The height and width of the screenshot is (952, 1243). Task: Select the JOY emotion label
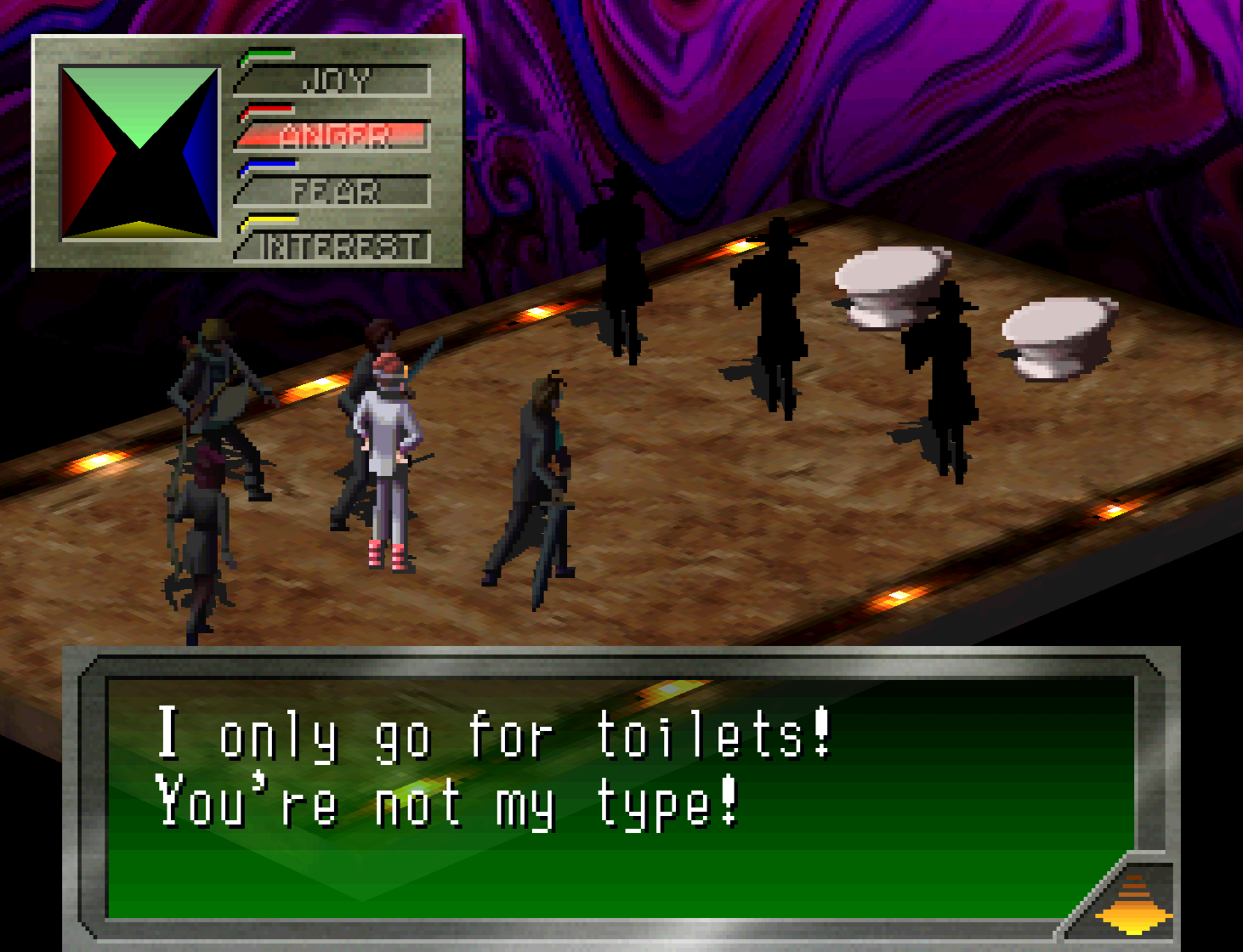pos(336,81)
